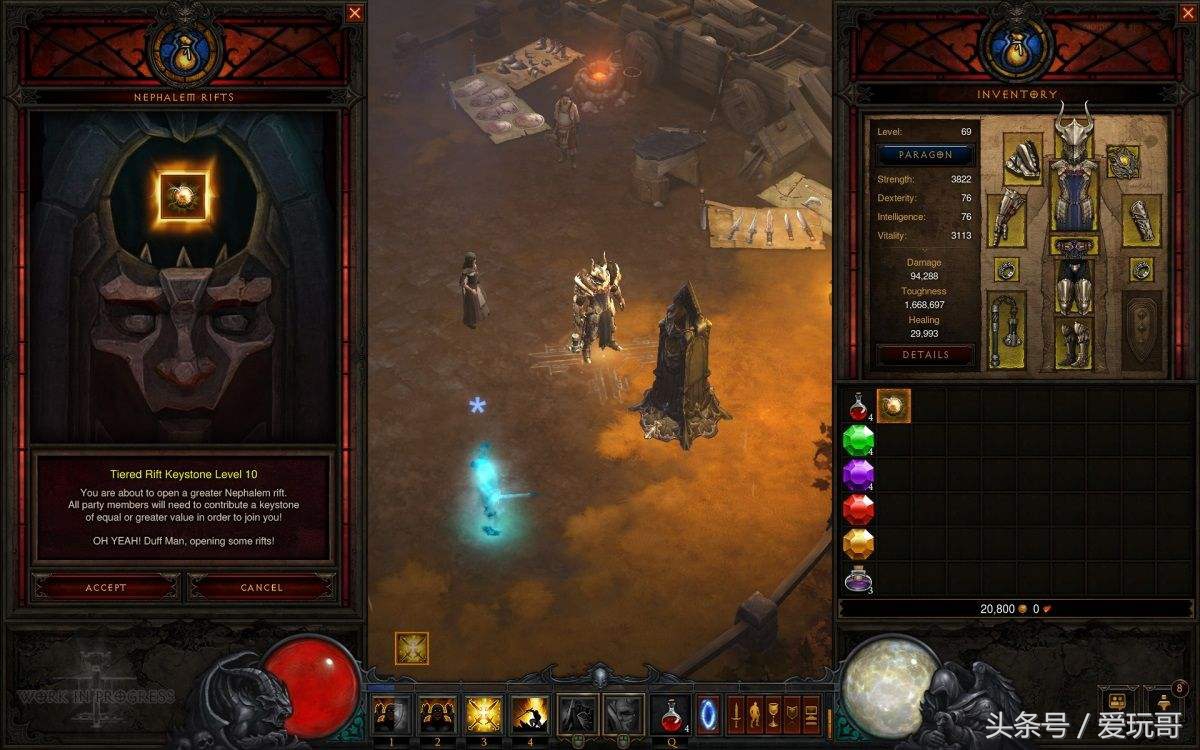Select the green emerald gem in inventory

click(858, 440)
